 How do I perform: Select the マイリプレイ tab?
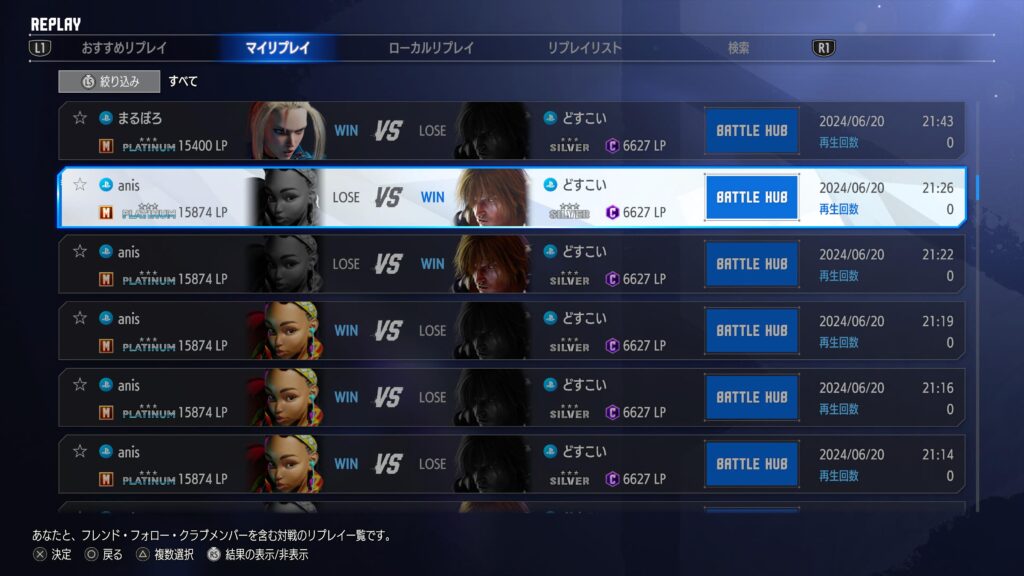click(x=277, y=48)
